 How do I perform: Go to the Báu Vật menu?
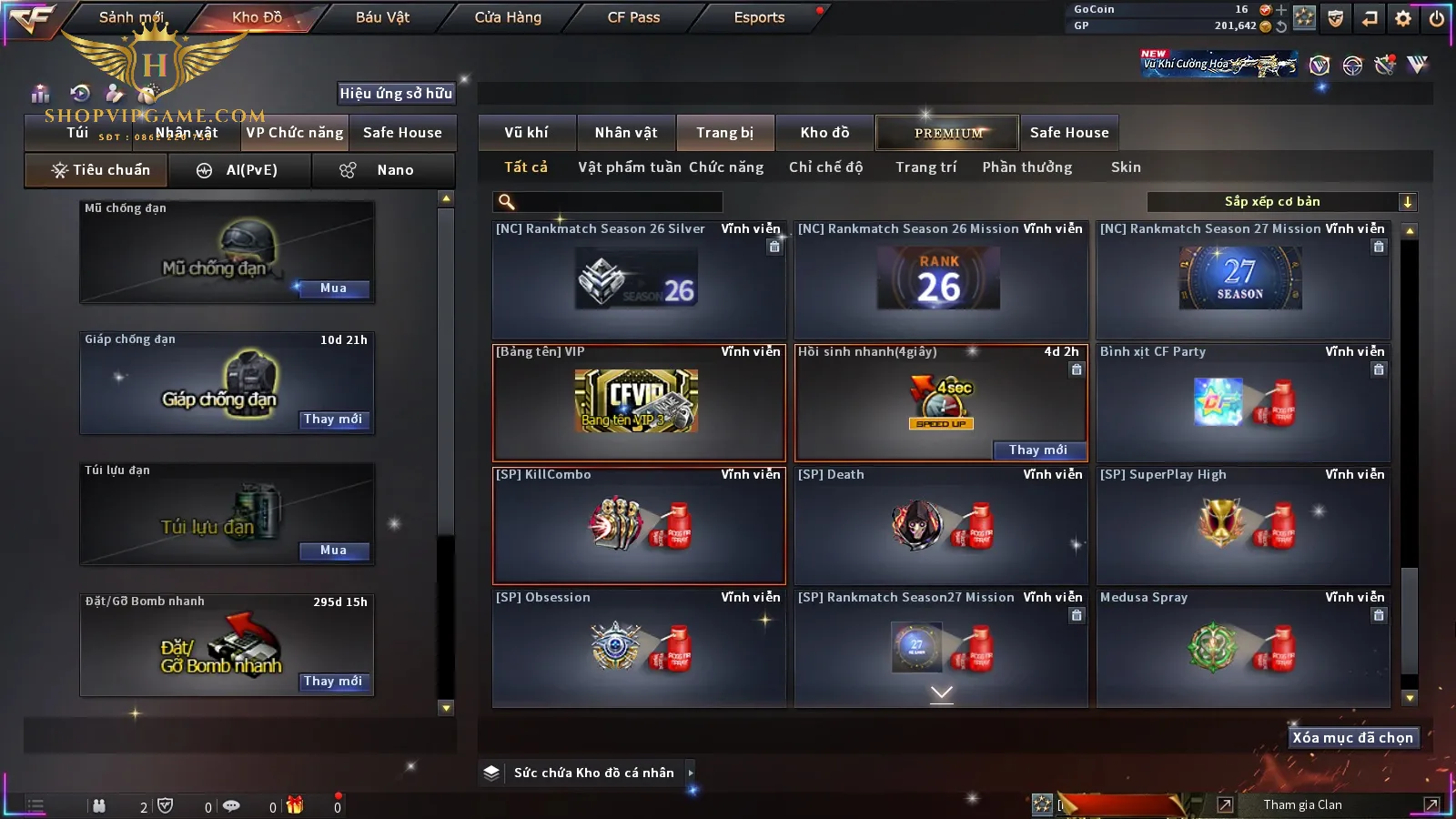coord(382,17)
